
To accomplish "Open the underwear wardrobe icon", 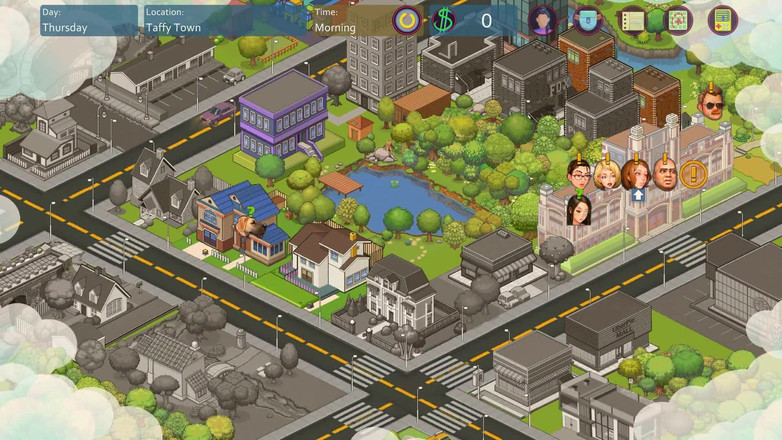I will pyautogui.click(x=588, y=20).
